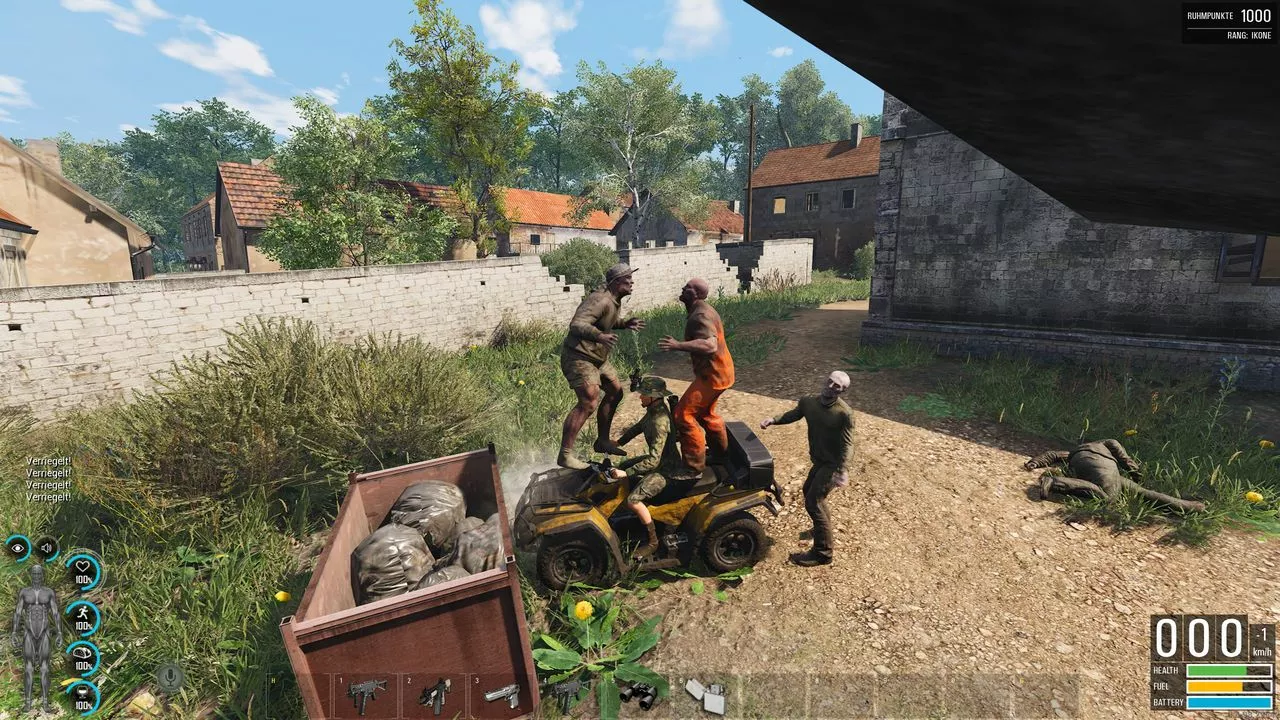The height and width of the screenshot is (720, 1280).
Task: Use the lighter in the hotbar
Action: tap(706, 694)
